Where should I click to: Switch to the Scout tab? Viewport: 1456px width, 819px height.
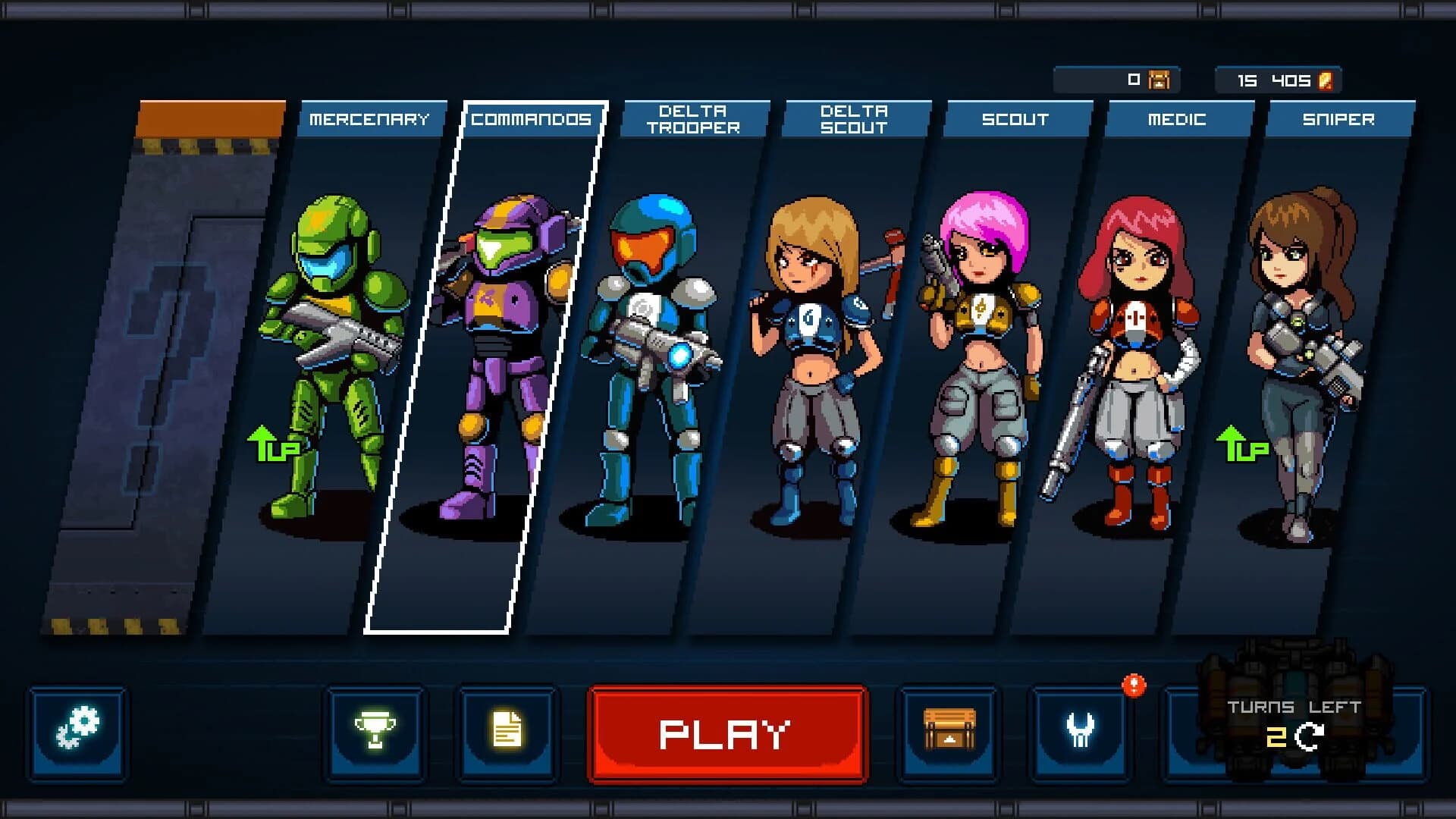tap(1016, 119)
